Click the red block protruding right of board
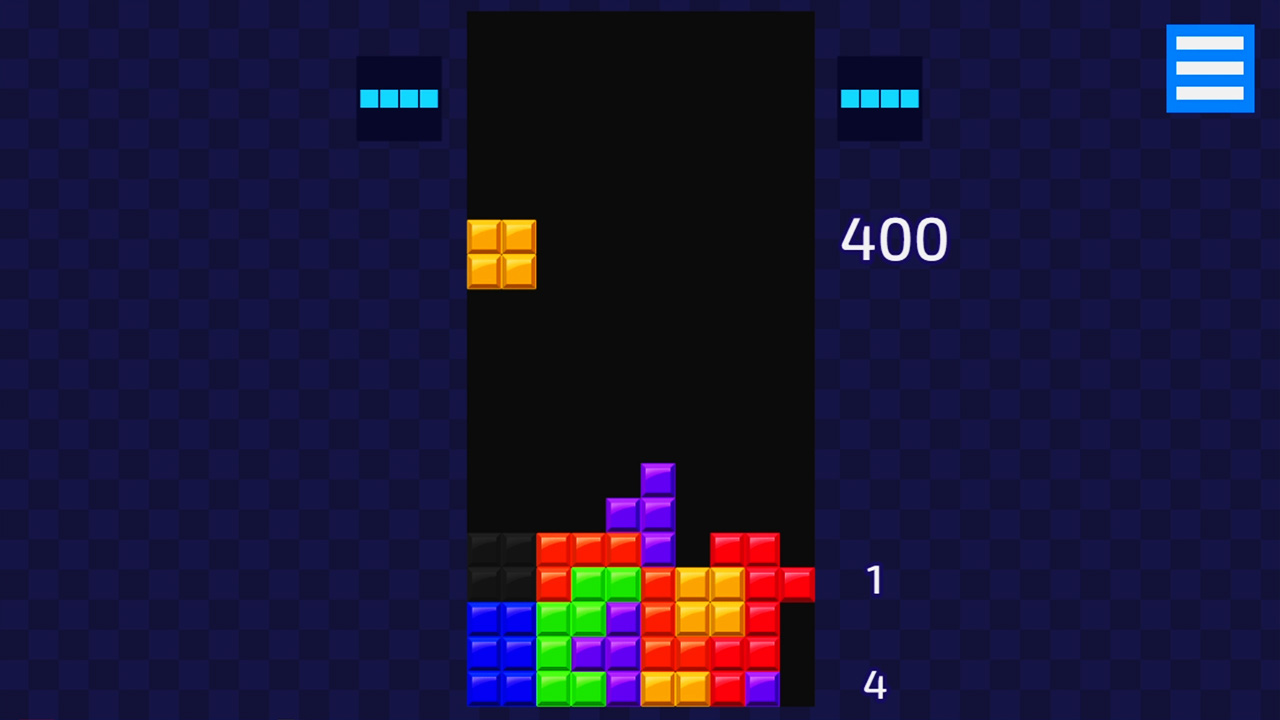Screen dimensions: 1280x720 [797, 585]
